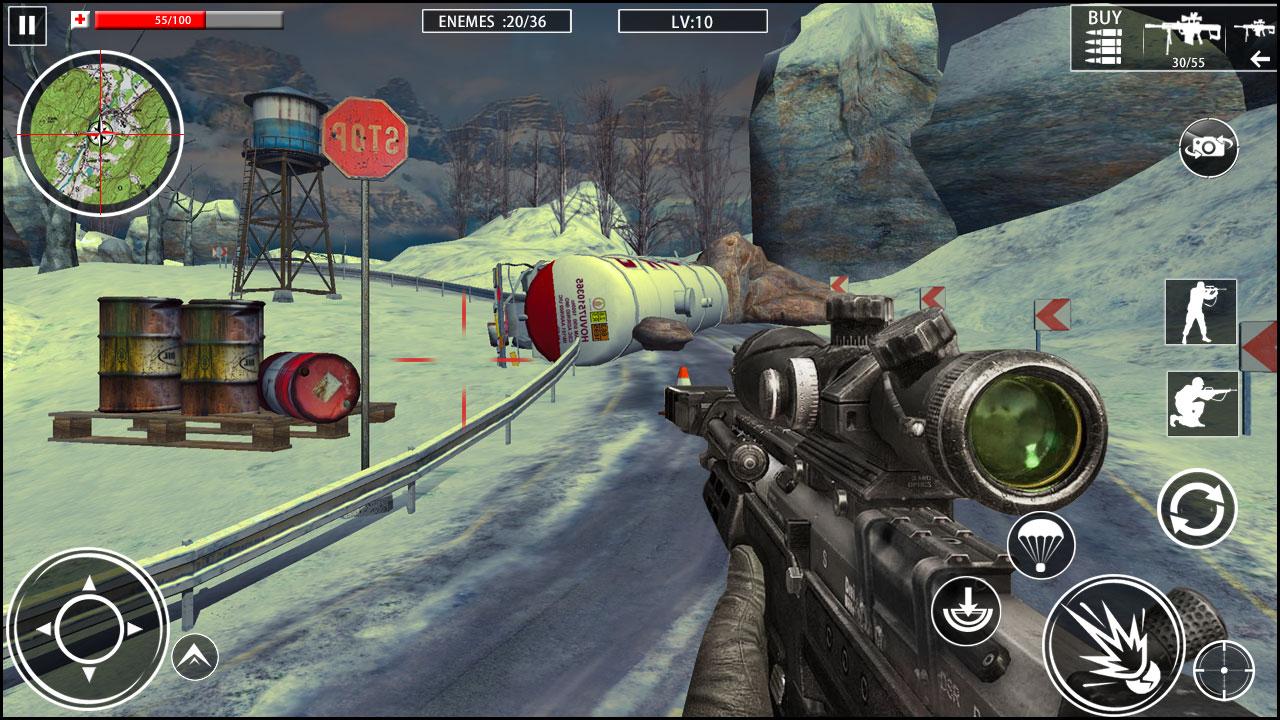Open the circular minimap
Viewport: 1280px width, 720px height.
(100, 133)
